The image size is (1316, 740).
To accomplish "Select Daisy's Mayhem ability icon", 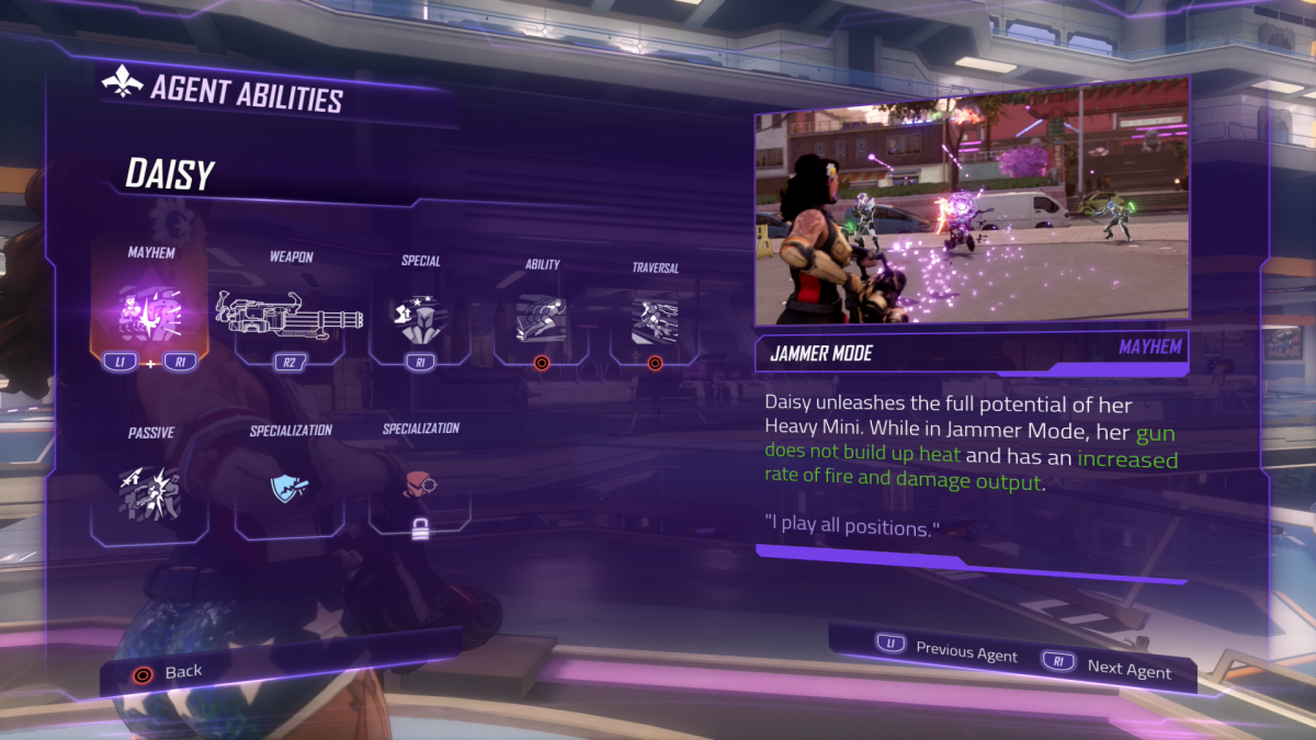I will click(150, 314).
